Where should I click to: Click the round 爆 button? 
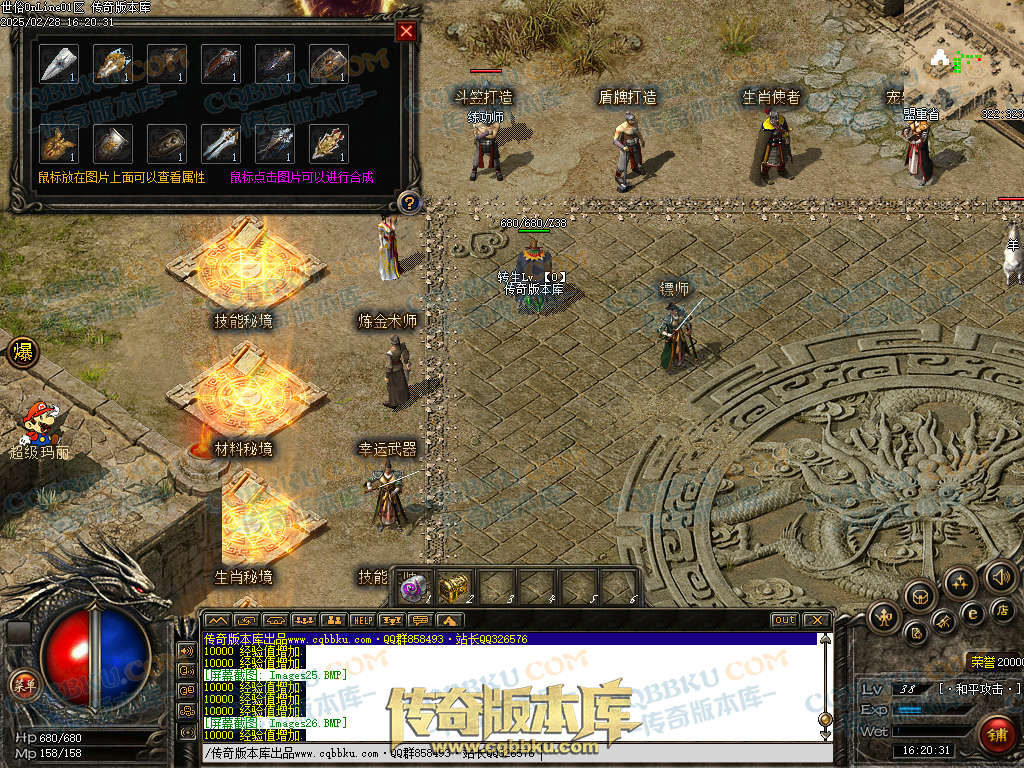[x=21, y=353]
